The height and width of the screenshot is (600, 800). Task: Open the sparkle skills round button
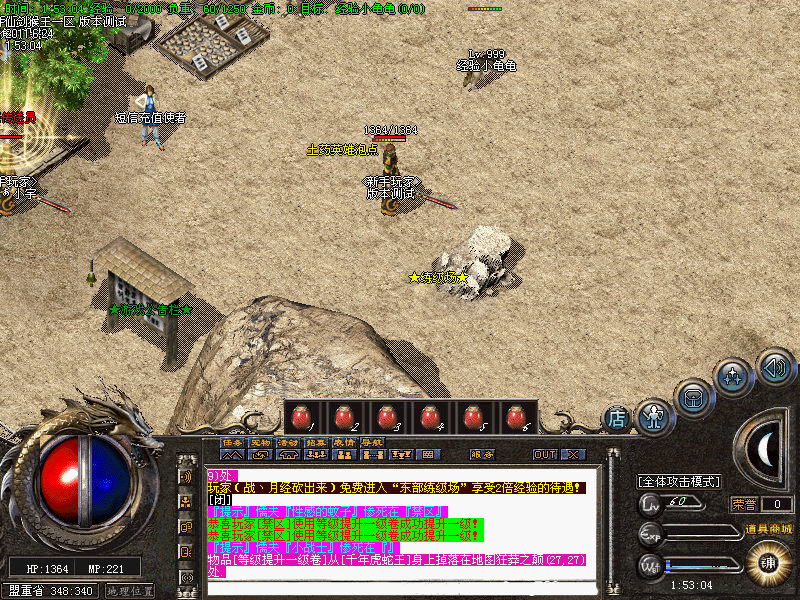tap(733, 378)
